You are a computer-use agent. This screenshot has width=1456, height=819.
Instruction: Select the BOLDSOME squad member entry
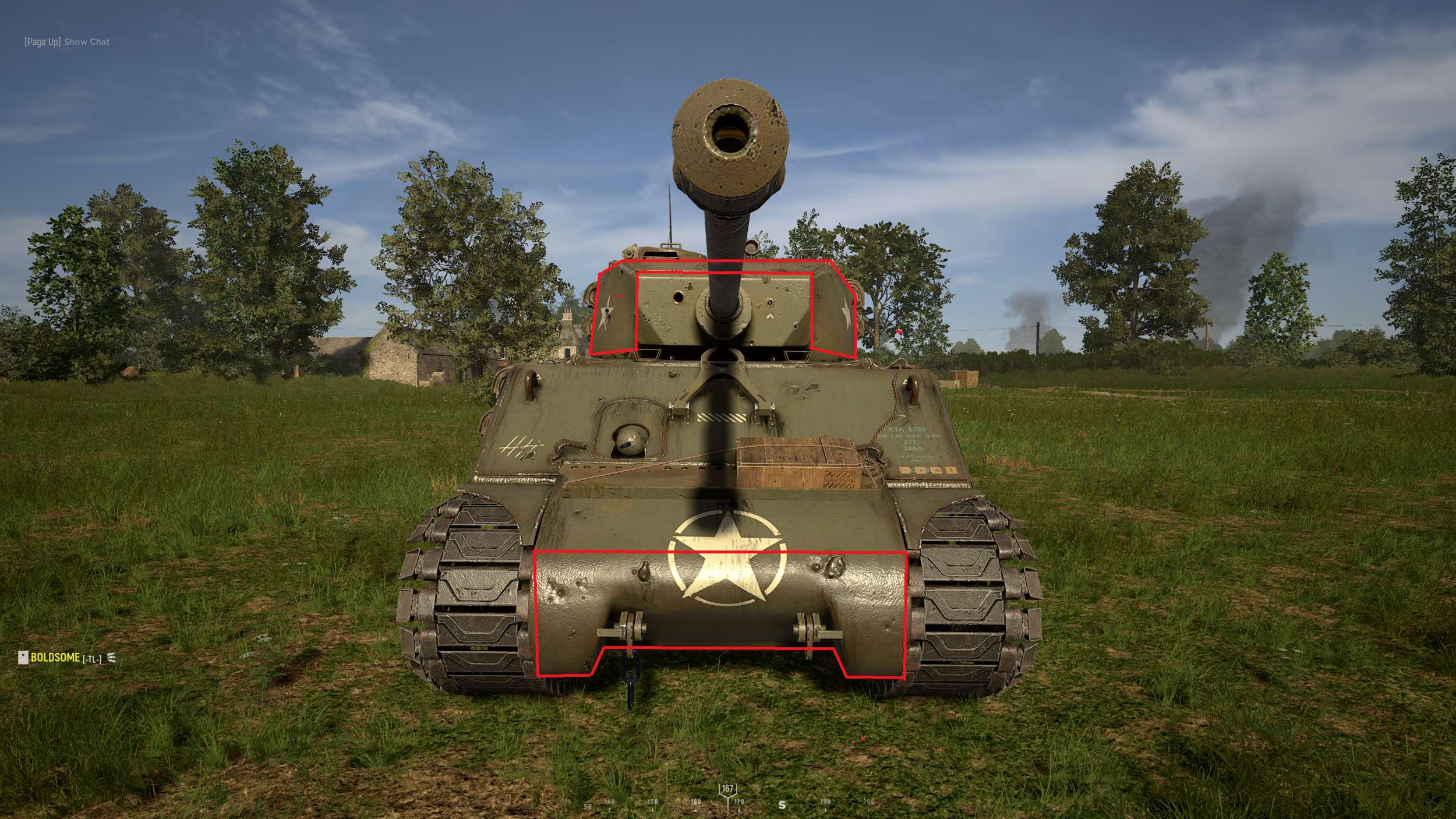55,658
